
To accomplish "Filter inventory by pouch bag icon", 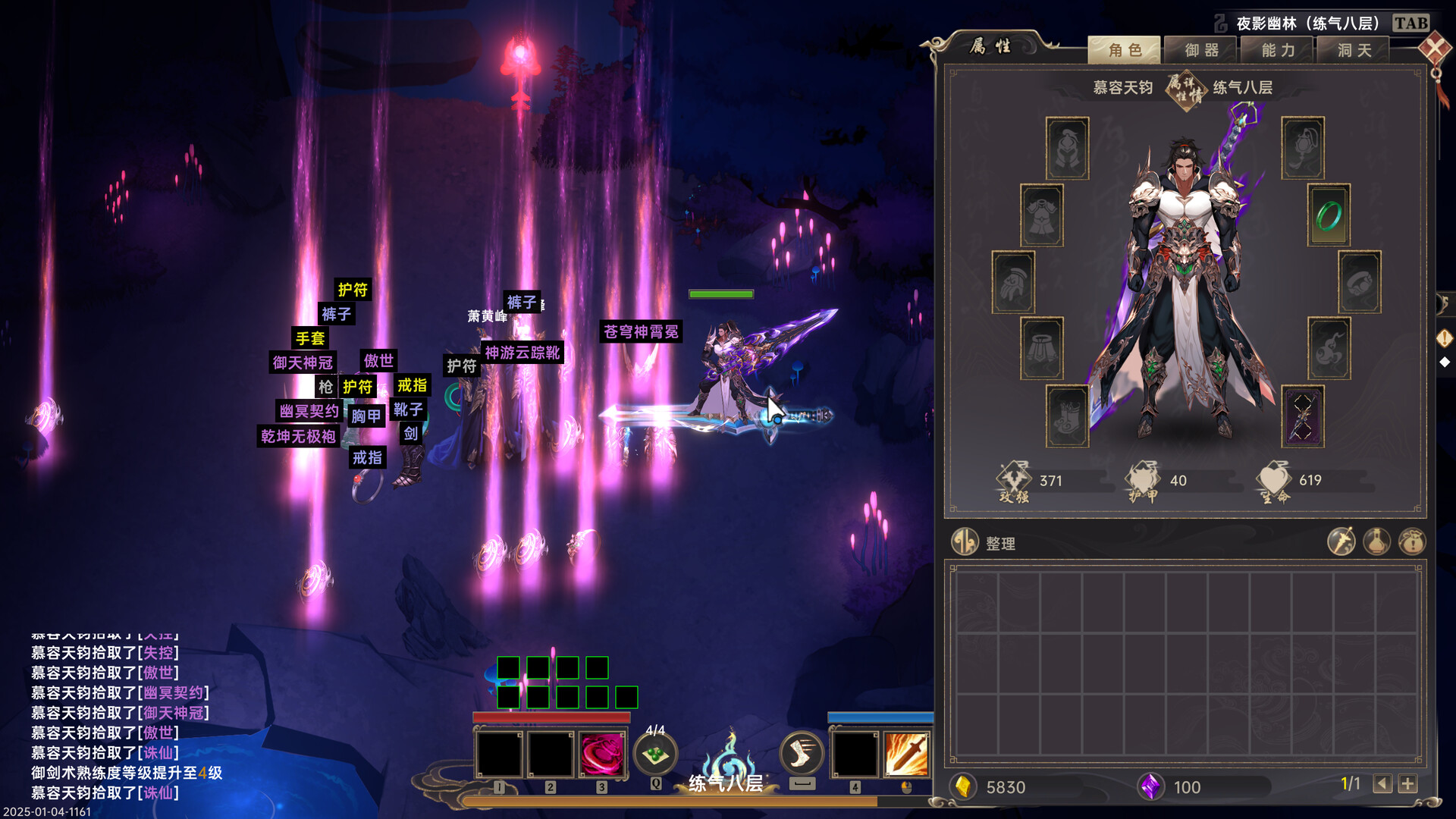I will pos(1412,542).
